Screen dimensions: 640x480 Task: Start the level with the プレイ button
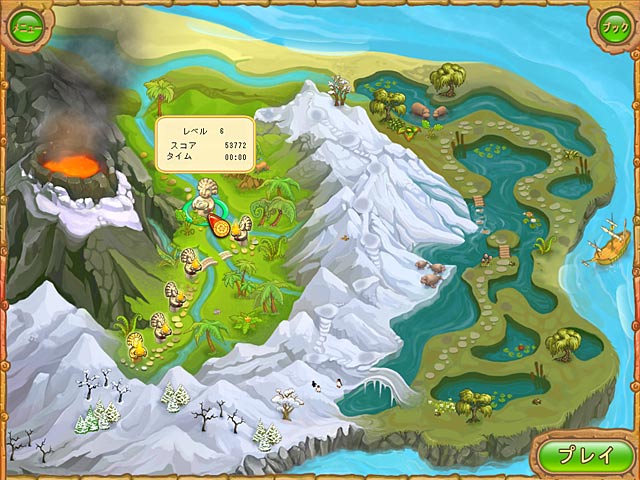(585, 455)
